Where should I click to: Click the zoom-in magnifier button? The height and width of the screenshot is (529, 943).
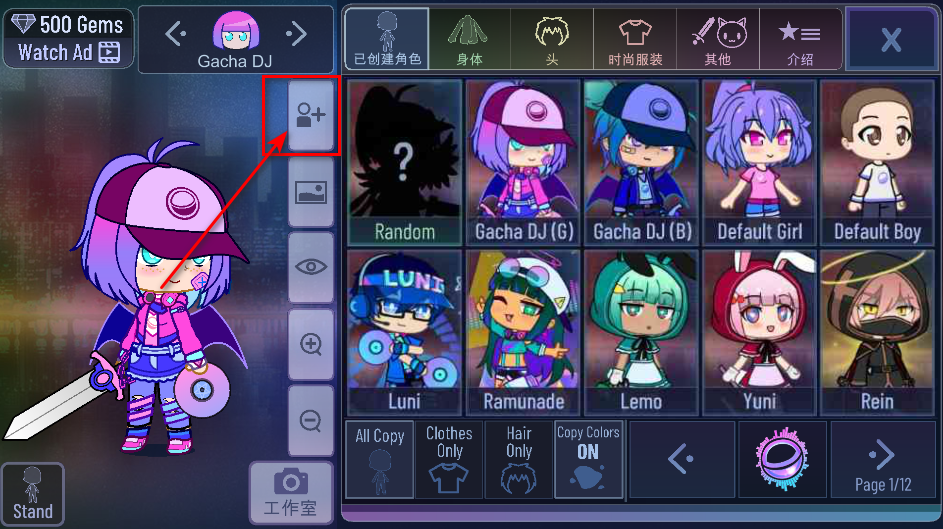tap(311, 344)
